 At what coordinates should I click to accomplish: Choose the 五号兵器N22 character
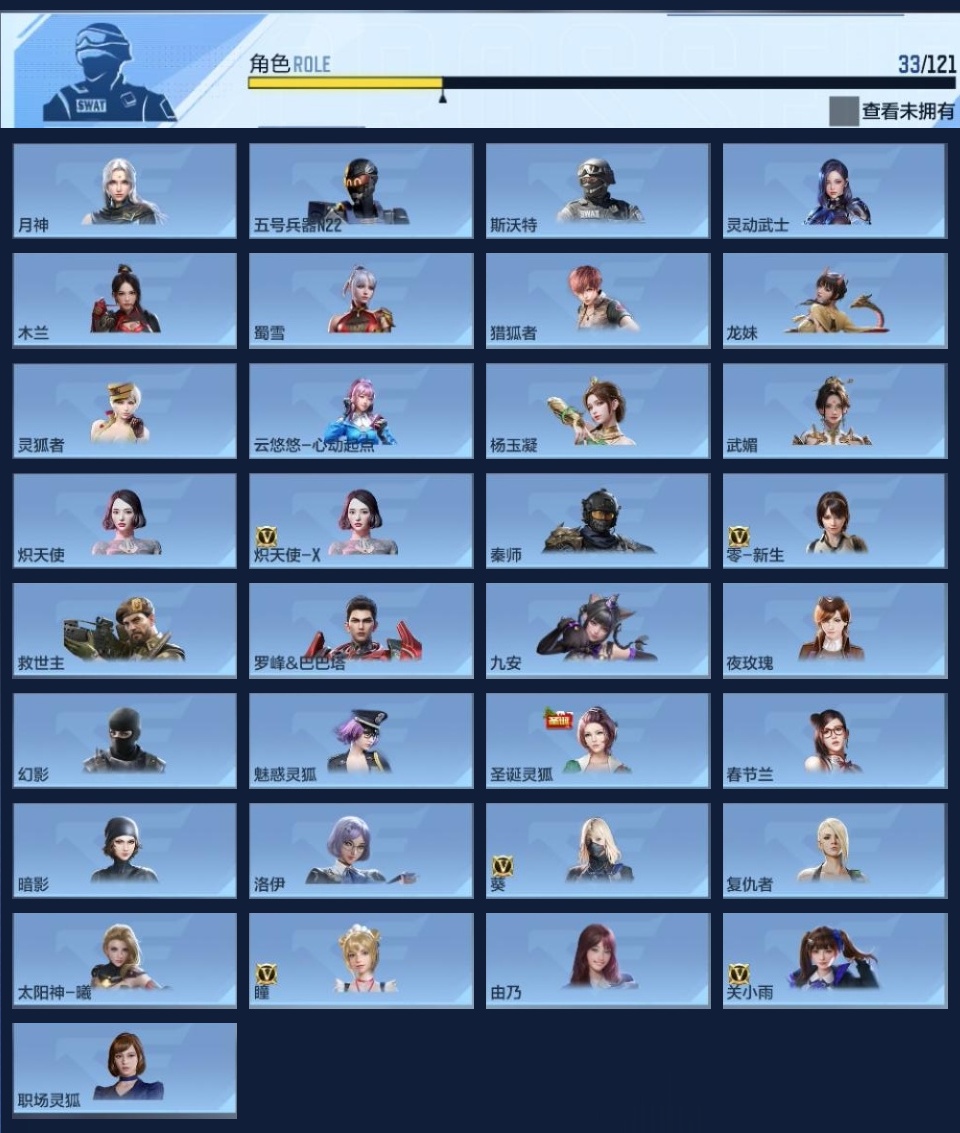coord(361,191)
